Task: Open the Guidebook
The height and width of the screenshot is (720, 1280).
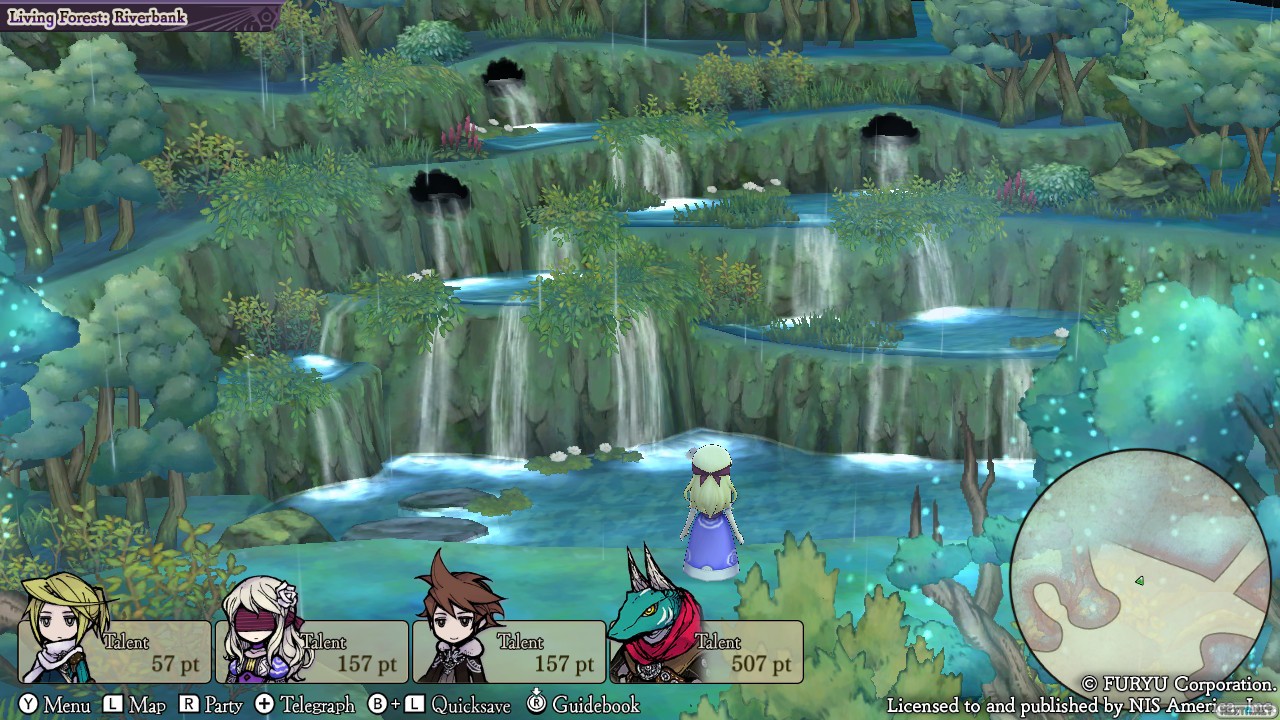Action: [595, 705]
